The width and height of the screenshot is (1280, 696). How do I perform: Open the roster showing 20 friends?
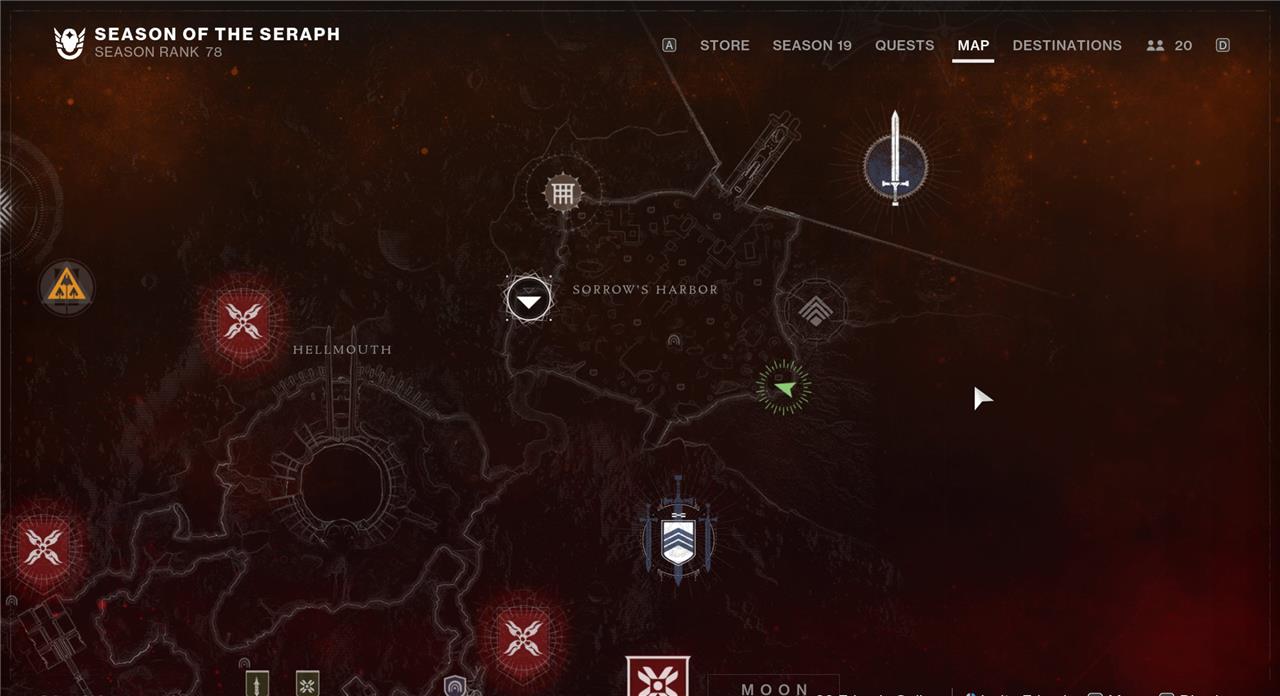[x=1170, y=45]
